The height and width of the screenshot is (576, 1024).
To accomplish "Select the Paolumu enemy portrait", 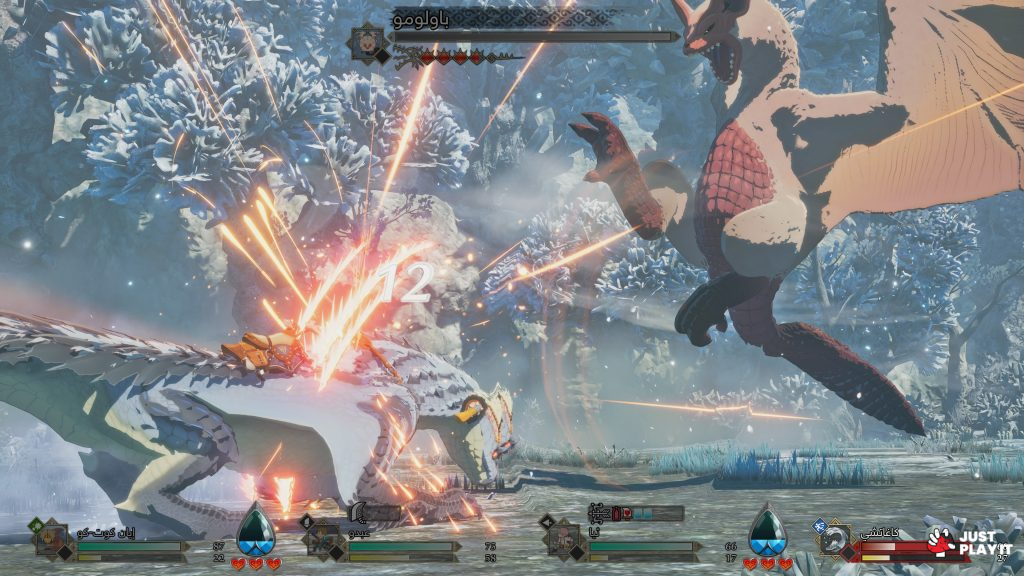I will (x=368, y=42).
